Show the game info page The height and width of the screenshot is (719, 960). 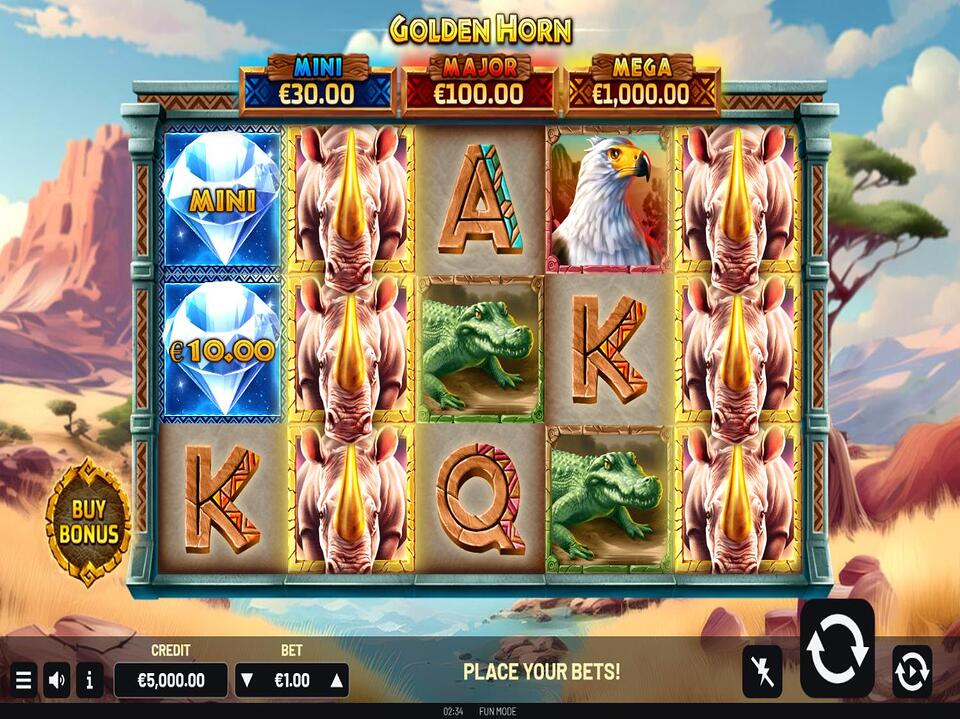coord(89,681)
